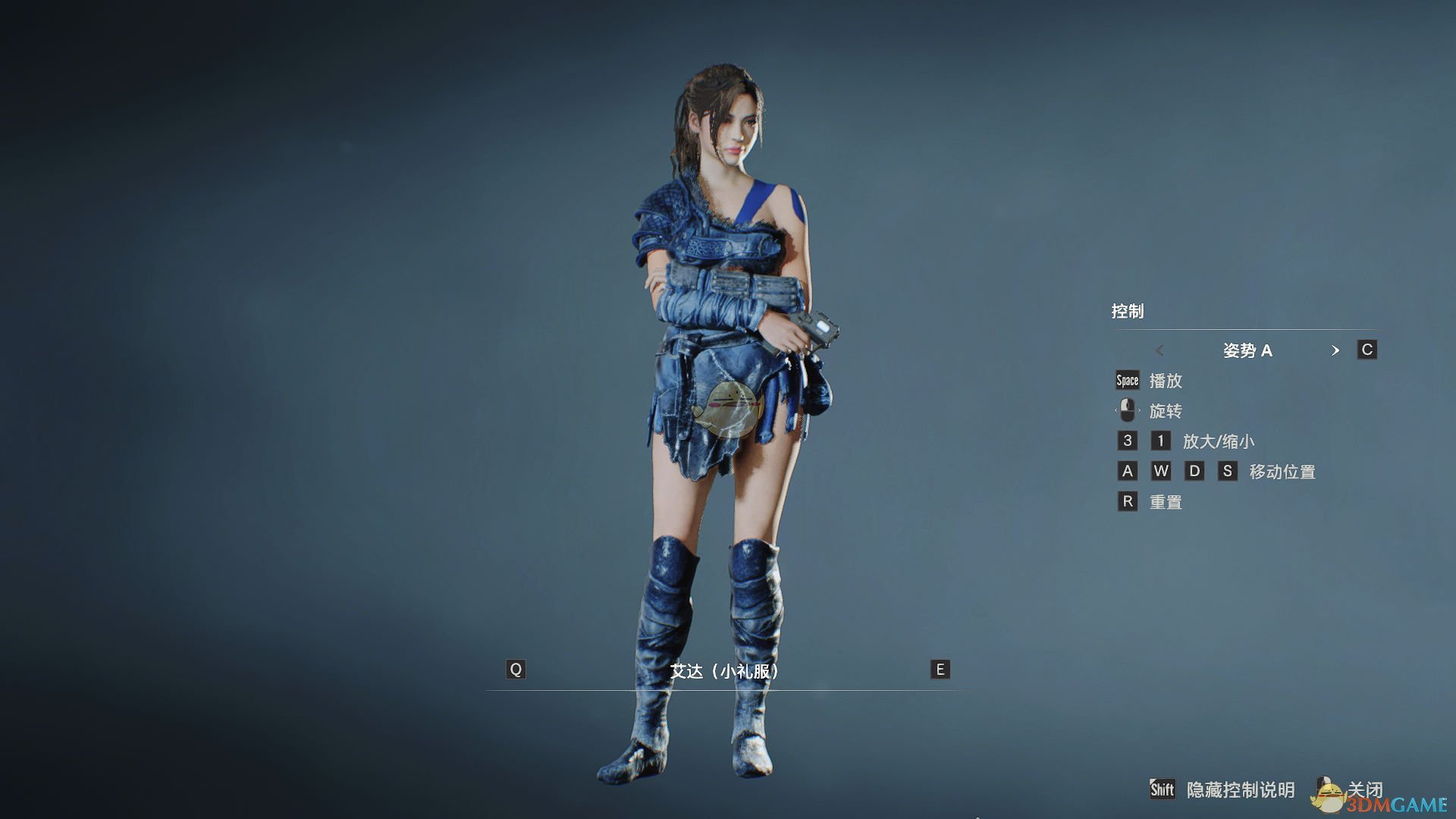Screen dimensions: 1456x819
Task: Select next pose with the right arrow
Action: [1336, 350]
